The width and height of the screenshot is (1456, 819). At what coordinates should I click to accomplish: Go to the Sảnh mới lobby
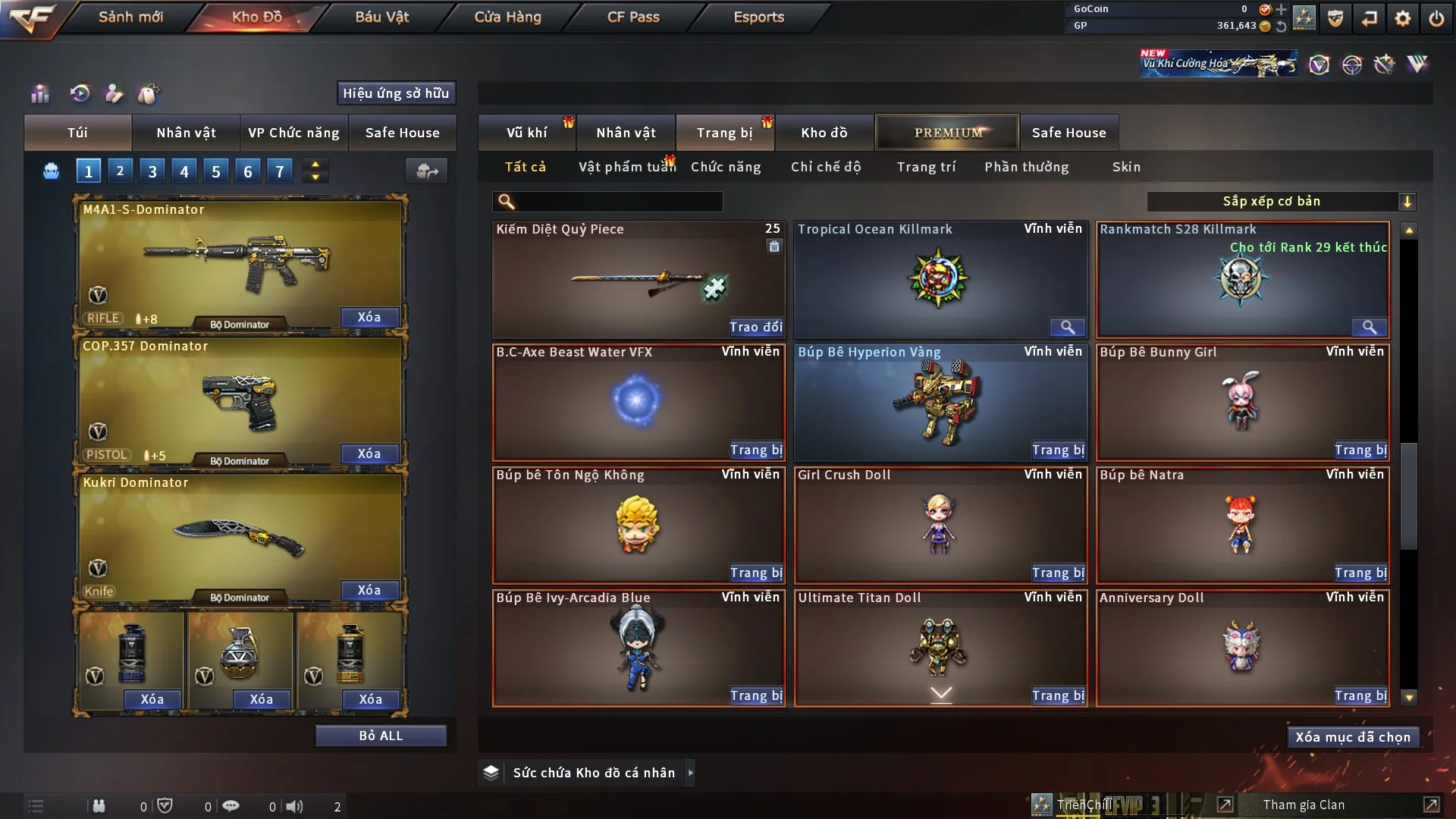point(130,17)
